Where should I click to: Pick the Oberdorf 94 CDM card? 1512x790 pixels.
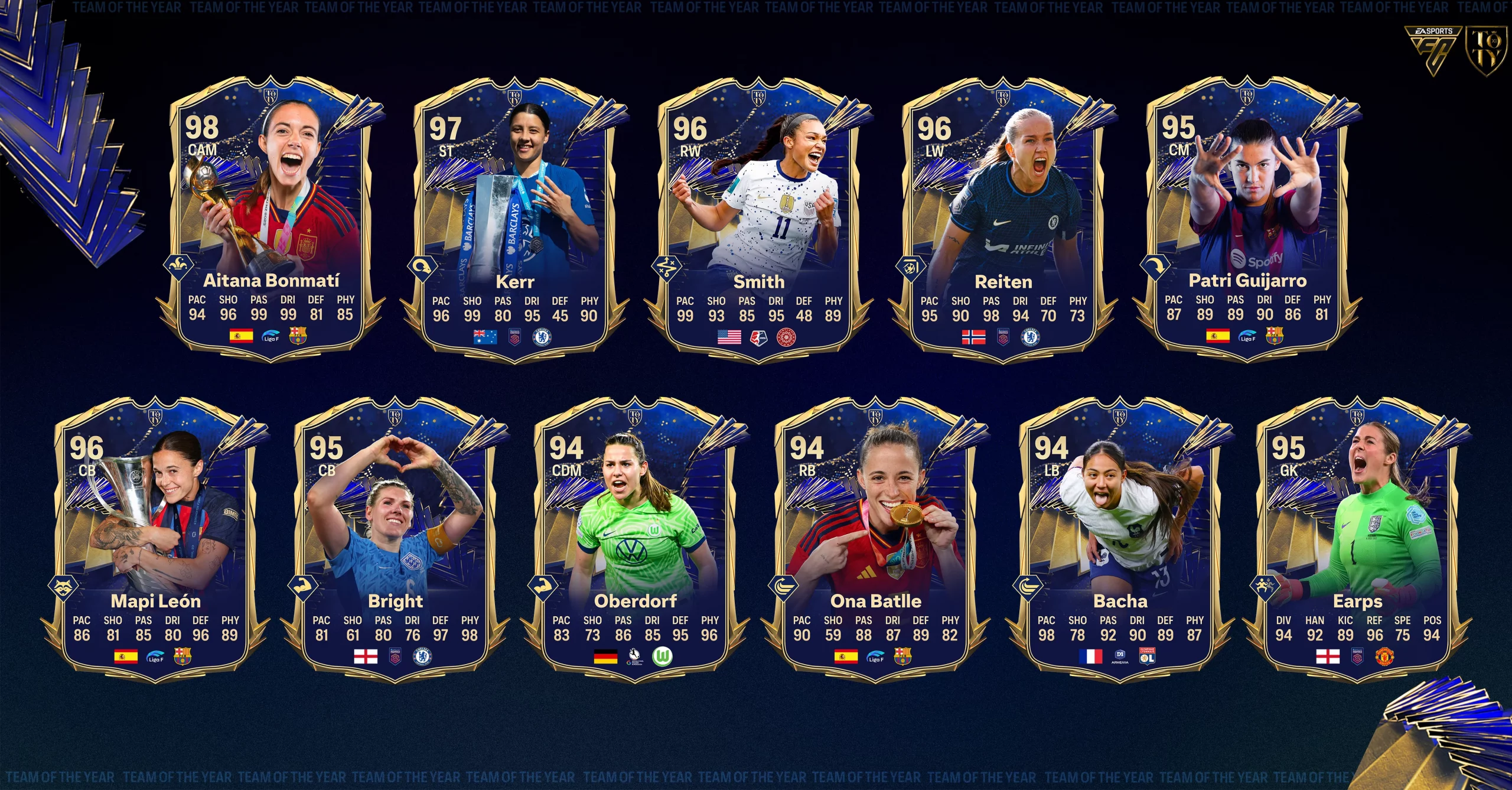click(636, 539)
